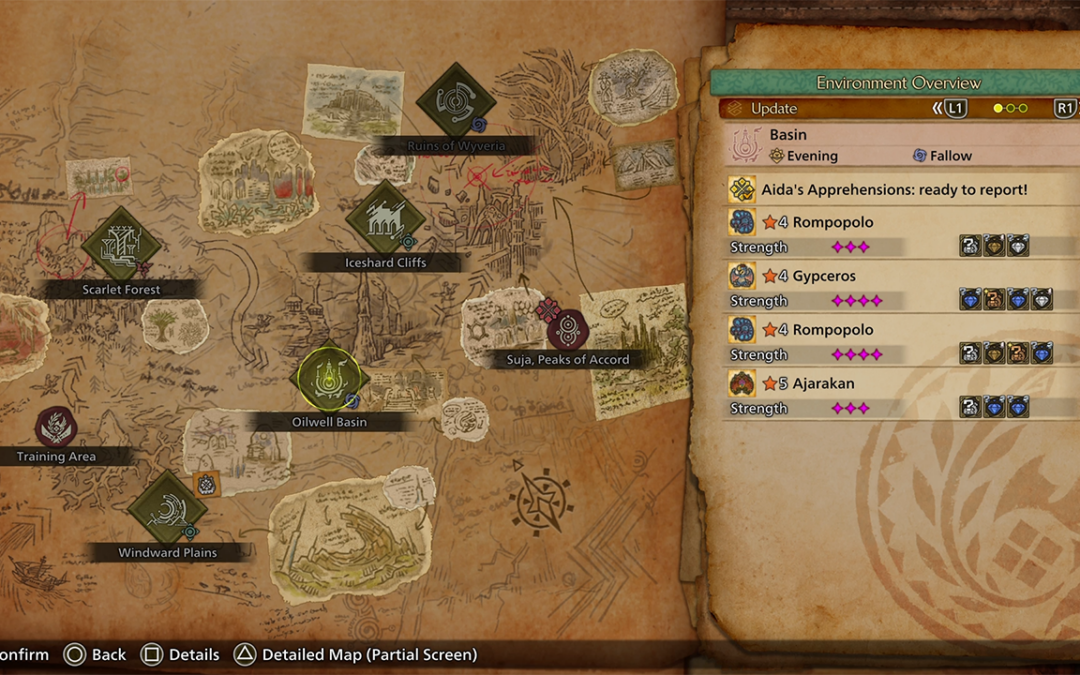Open Suja, Peaks of Accord marker
Viewport: 1080px width, 675px height.
pyautogui.click(x=567, y=330)
